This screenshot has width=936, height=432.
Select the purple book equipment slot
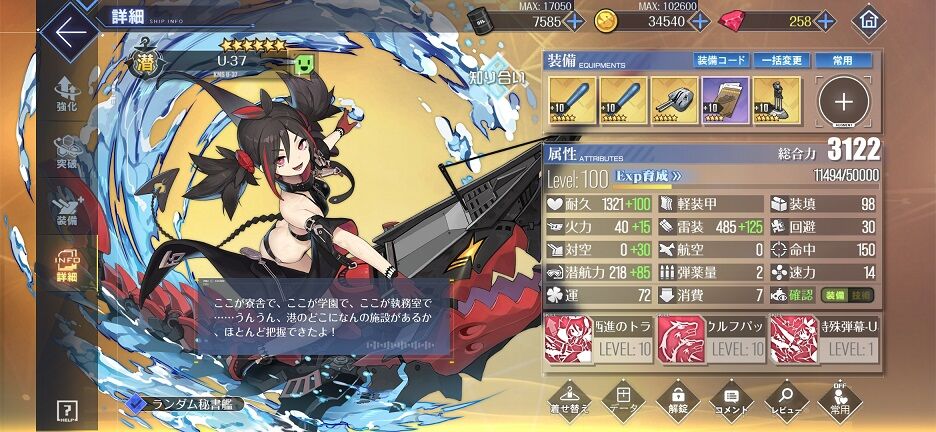(x=725, y=100)
